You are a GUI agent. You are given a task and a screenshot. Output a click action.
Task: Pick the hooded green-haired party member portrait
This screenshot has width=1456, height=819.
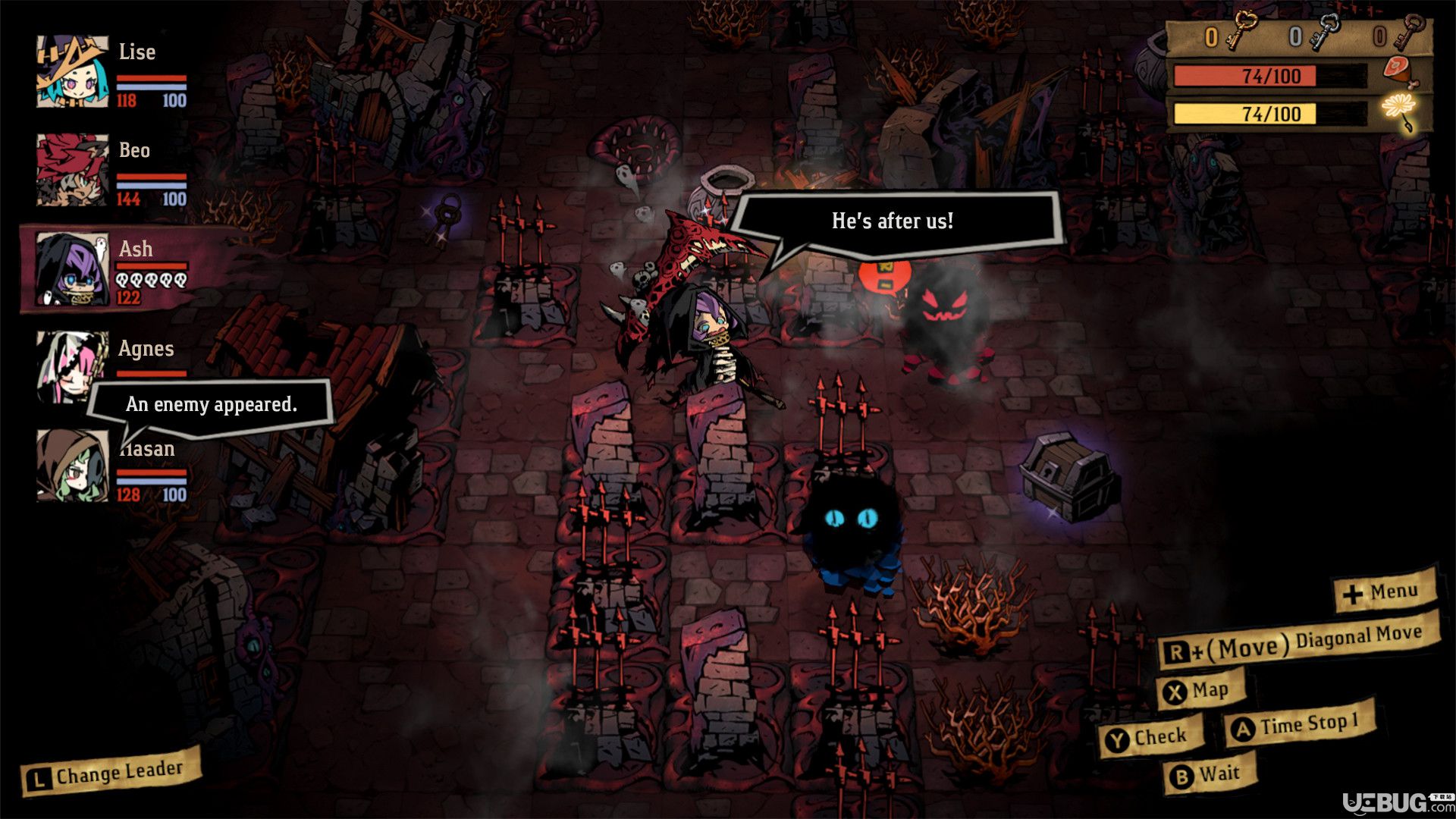coord(73,466)
